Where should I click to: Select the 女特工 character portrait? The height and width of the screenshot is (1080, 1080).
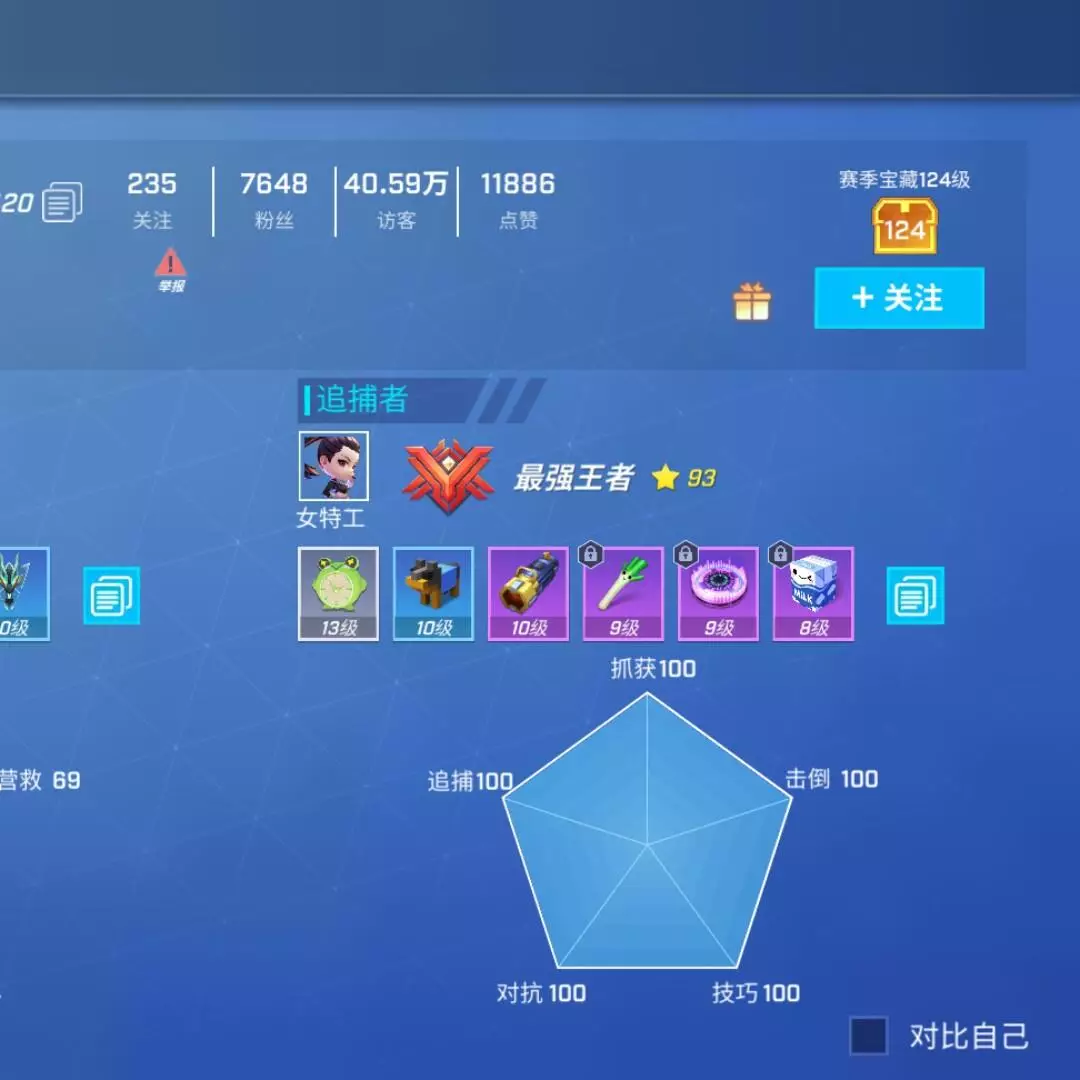click(334, 466)
